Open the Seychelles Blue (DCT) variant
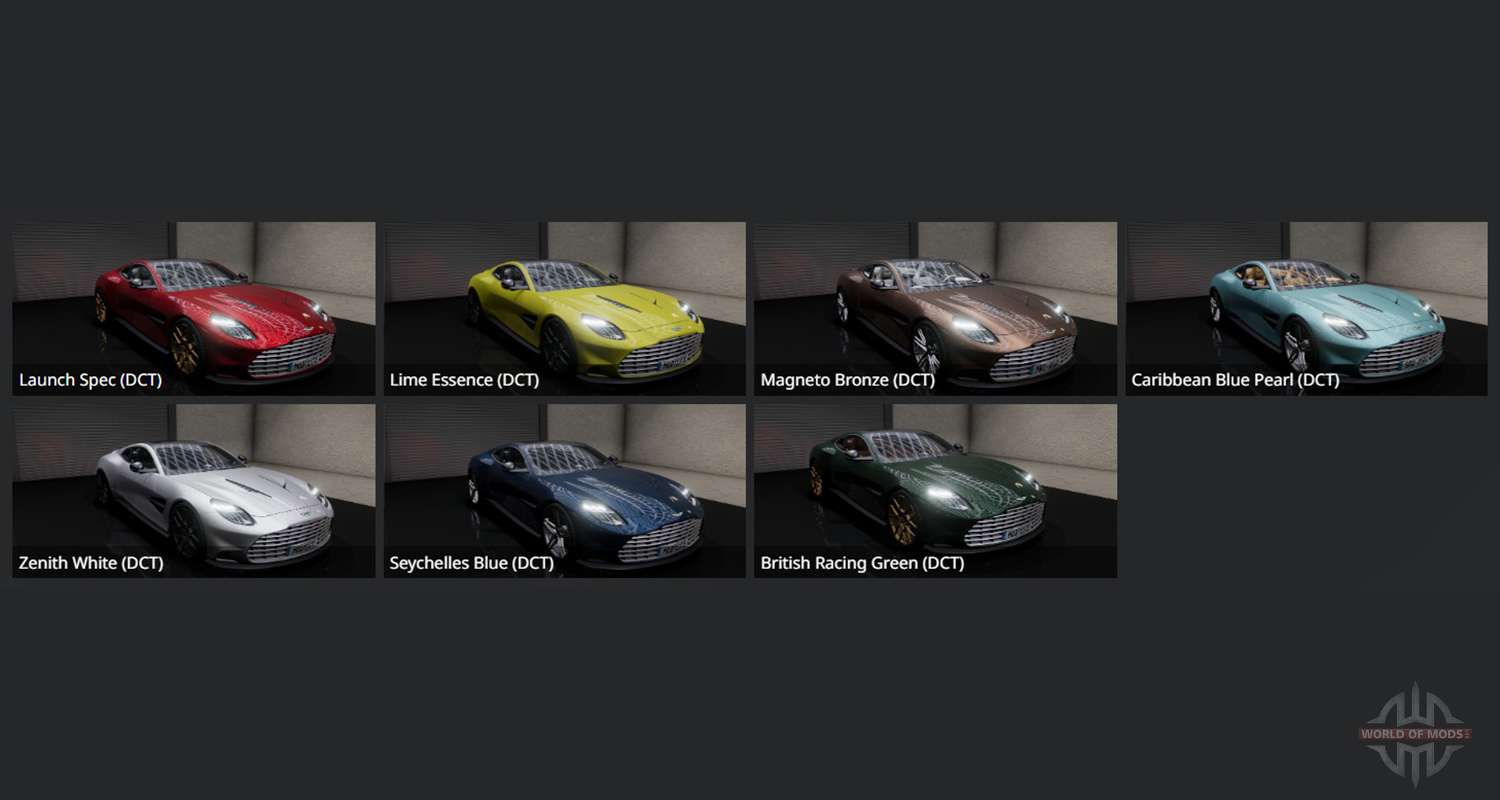 click(x=564, y=490)
